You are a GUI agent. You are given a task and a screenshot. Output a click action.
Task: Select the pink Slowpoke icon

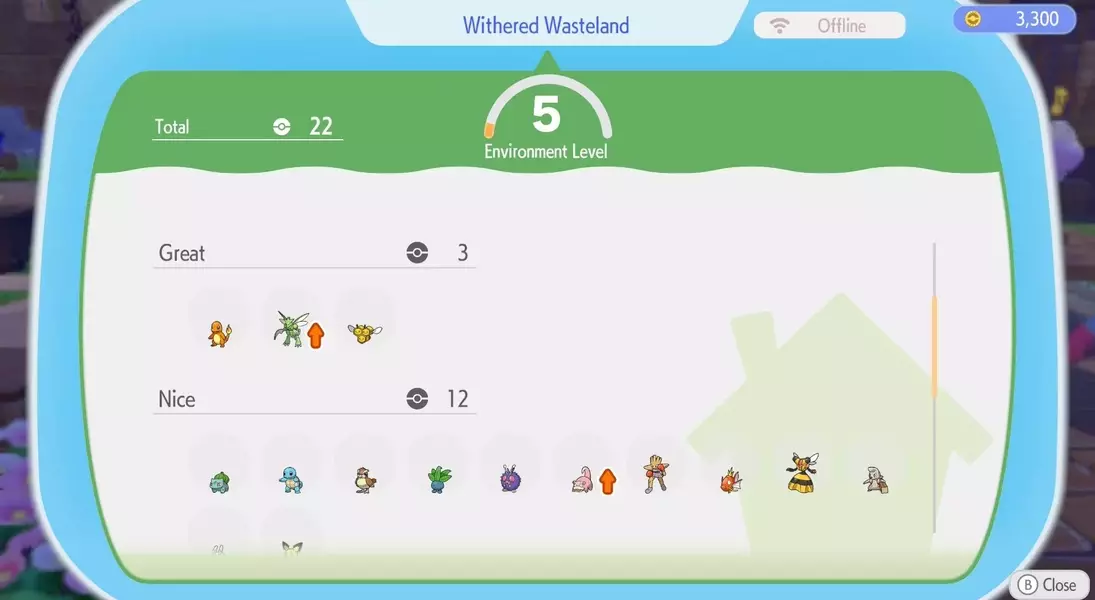582,479
